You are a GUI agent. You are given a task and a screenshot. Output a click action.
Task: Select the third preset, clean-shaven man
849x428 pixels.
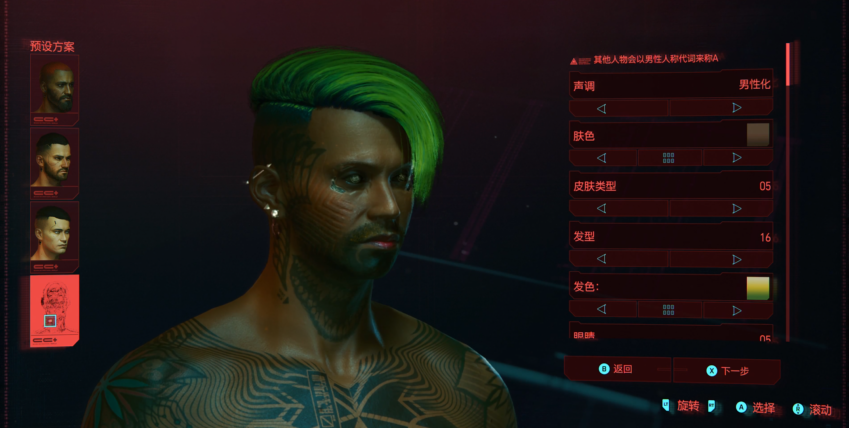point(54,234)
